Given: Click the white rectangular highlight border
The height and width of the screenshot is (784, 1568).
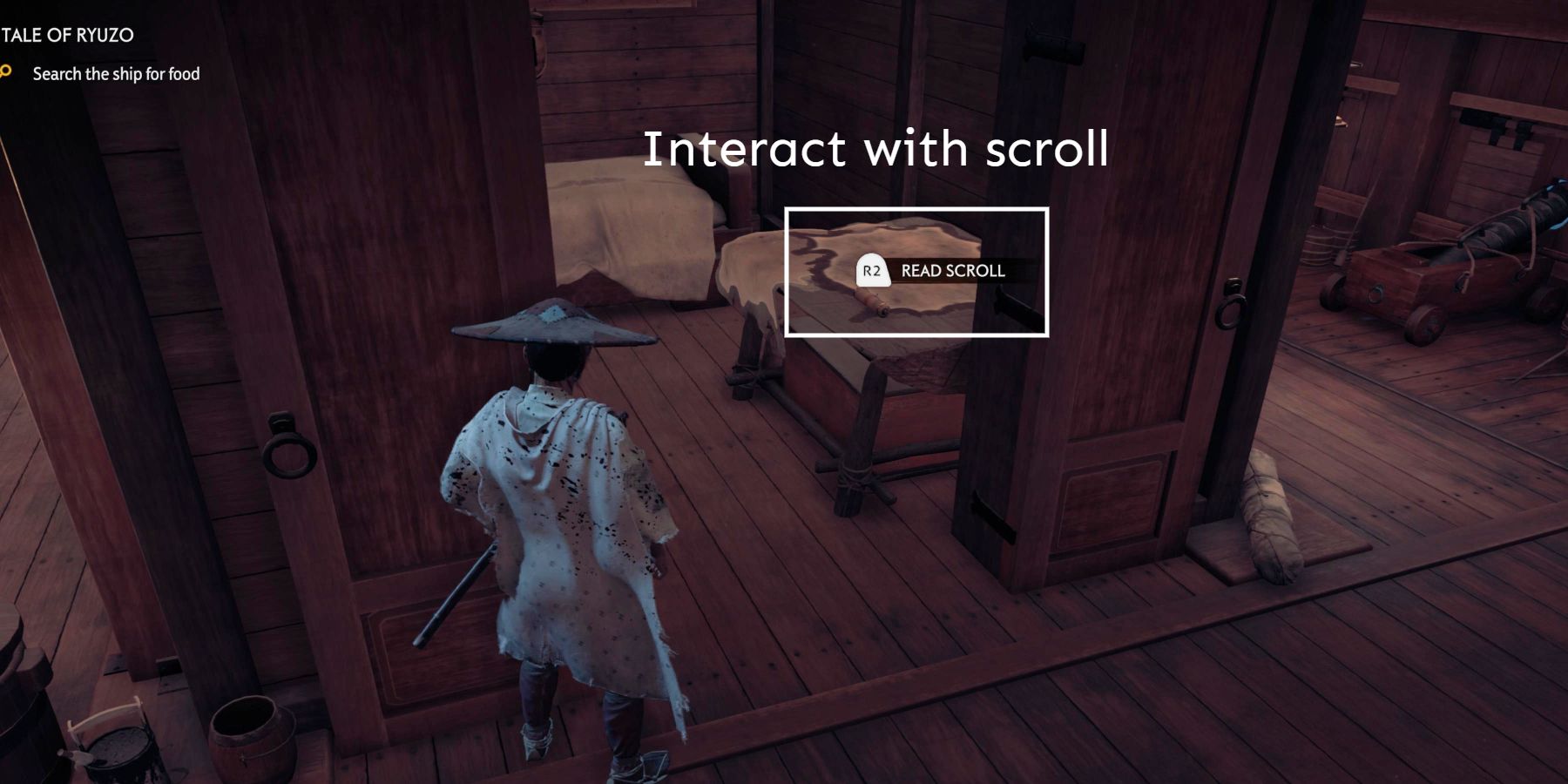Looking at the screenshot, I should pyautogui.click(x=916, y=210).
